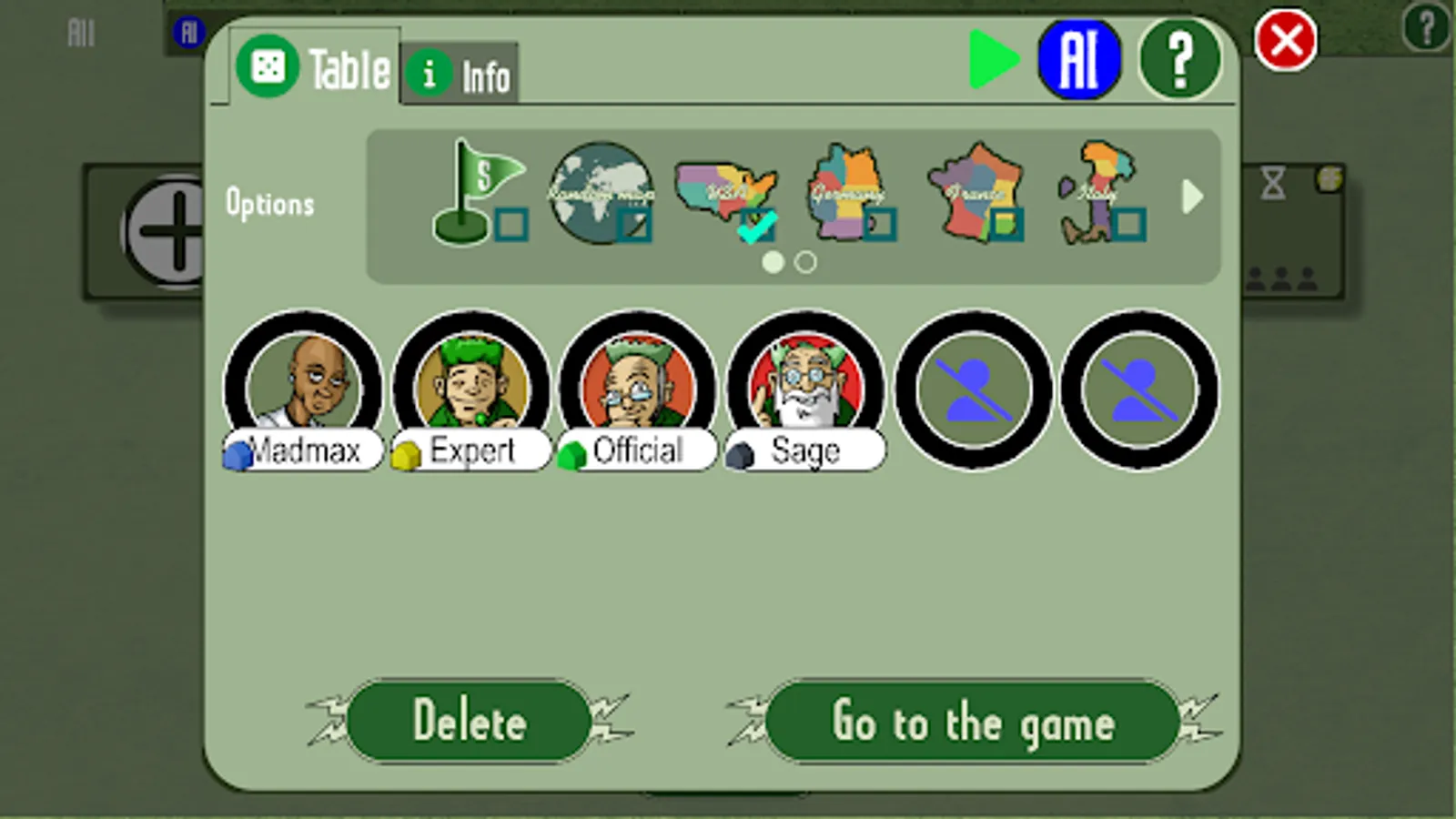Expand more maps with the right arrow
This screenshot has width=1456, height=819.
click(x=1192, y=196)
